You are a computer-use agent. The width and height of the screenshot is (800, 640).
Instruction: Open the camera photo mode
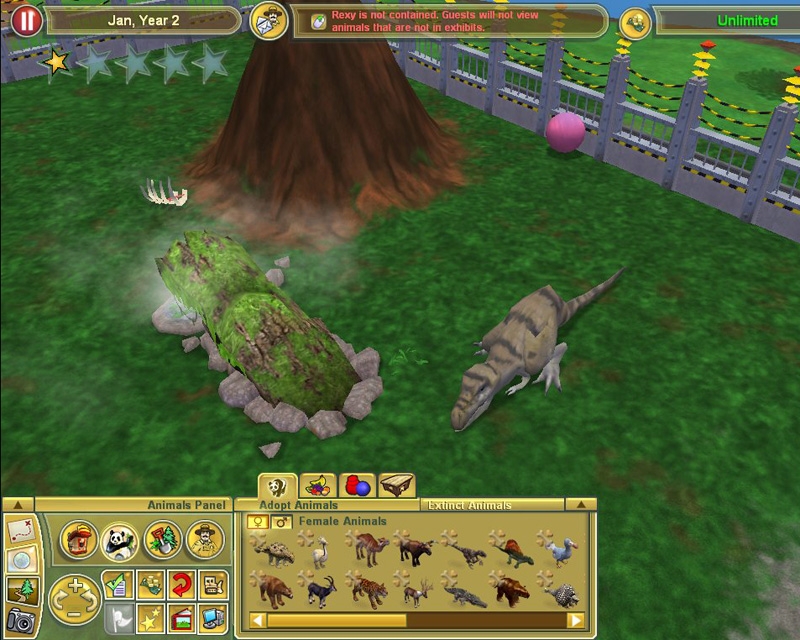(x=20, y=621)
